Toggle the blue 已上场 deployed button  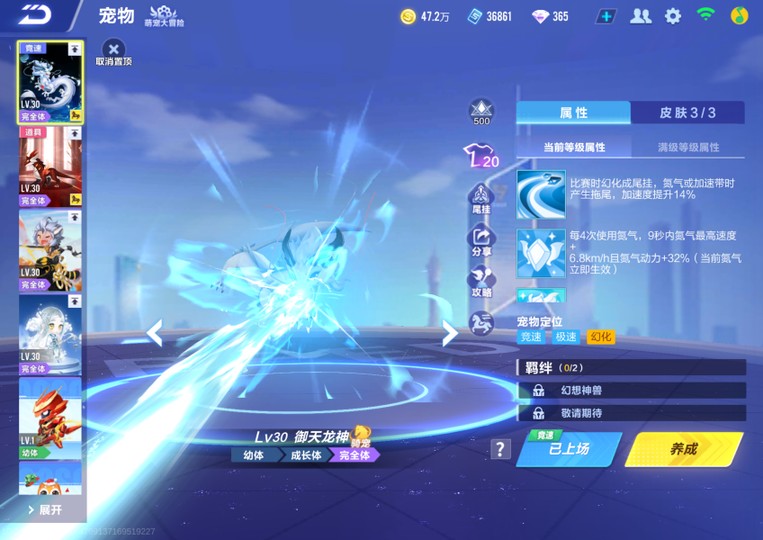click(569, 449)
